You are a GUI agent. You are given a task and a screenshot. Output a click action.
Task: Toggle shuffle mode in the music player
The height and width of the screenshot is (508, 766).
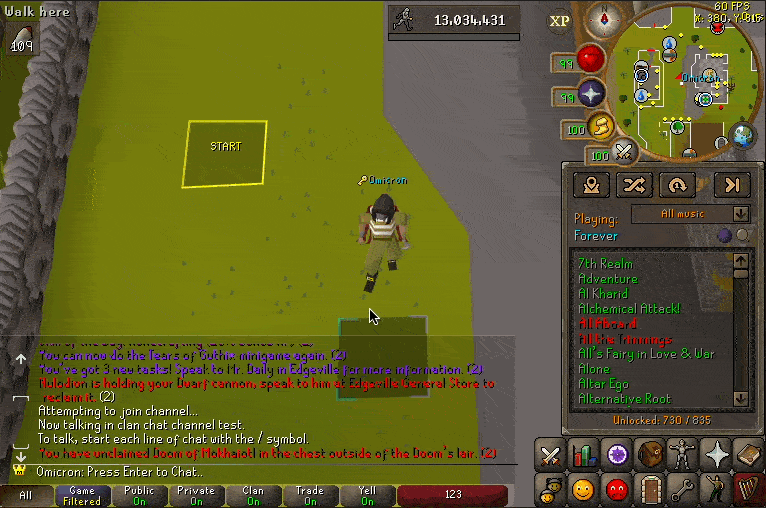(636, 185)
